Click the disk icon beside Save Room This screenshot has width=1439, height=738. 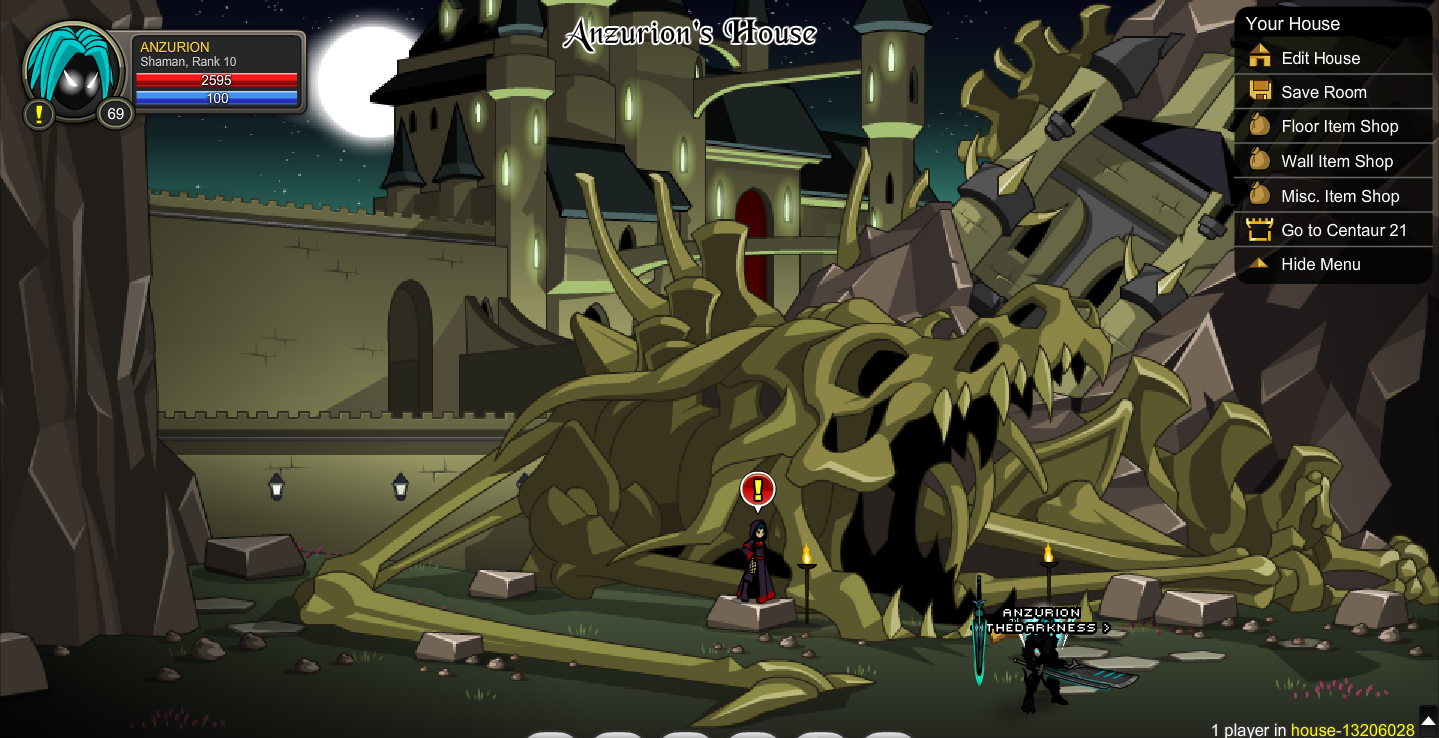(1260, 92)
